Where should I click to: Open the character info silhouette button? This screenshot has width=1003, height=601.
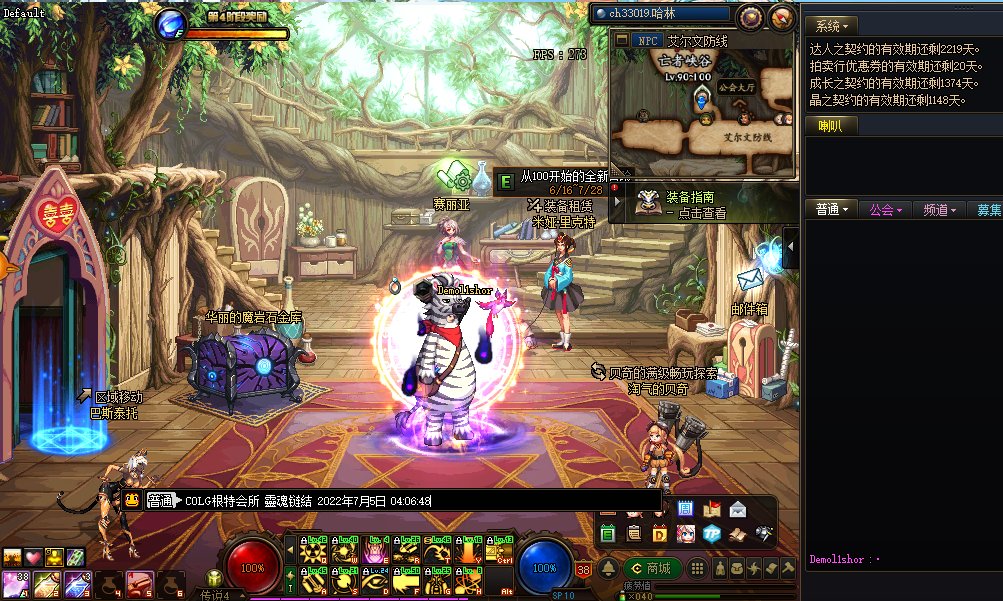click(718, 568)
